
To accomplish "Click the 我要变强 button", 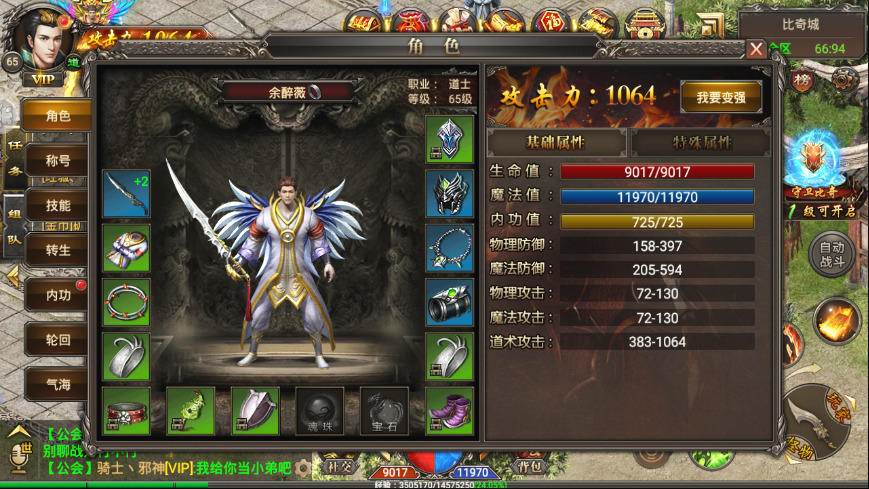I will (x=721, y=96).
